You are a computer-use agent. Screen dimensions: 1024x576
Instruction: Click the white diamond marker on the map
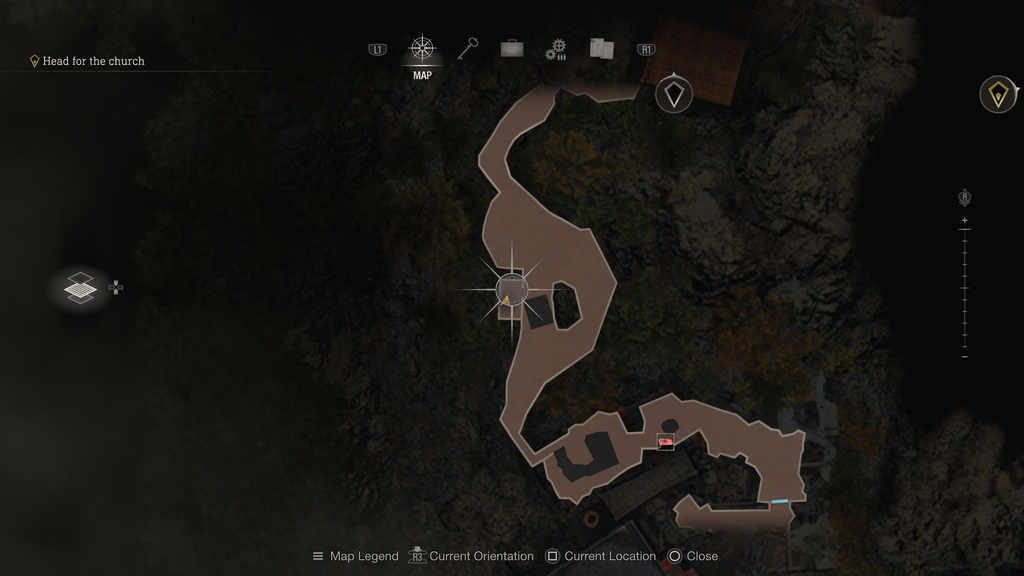[675, 94]
